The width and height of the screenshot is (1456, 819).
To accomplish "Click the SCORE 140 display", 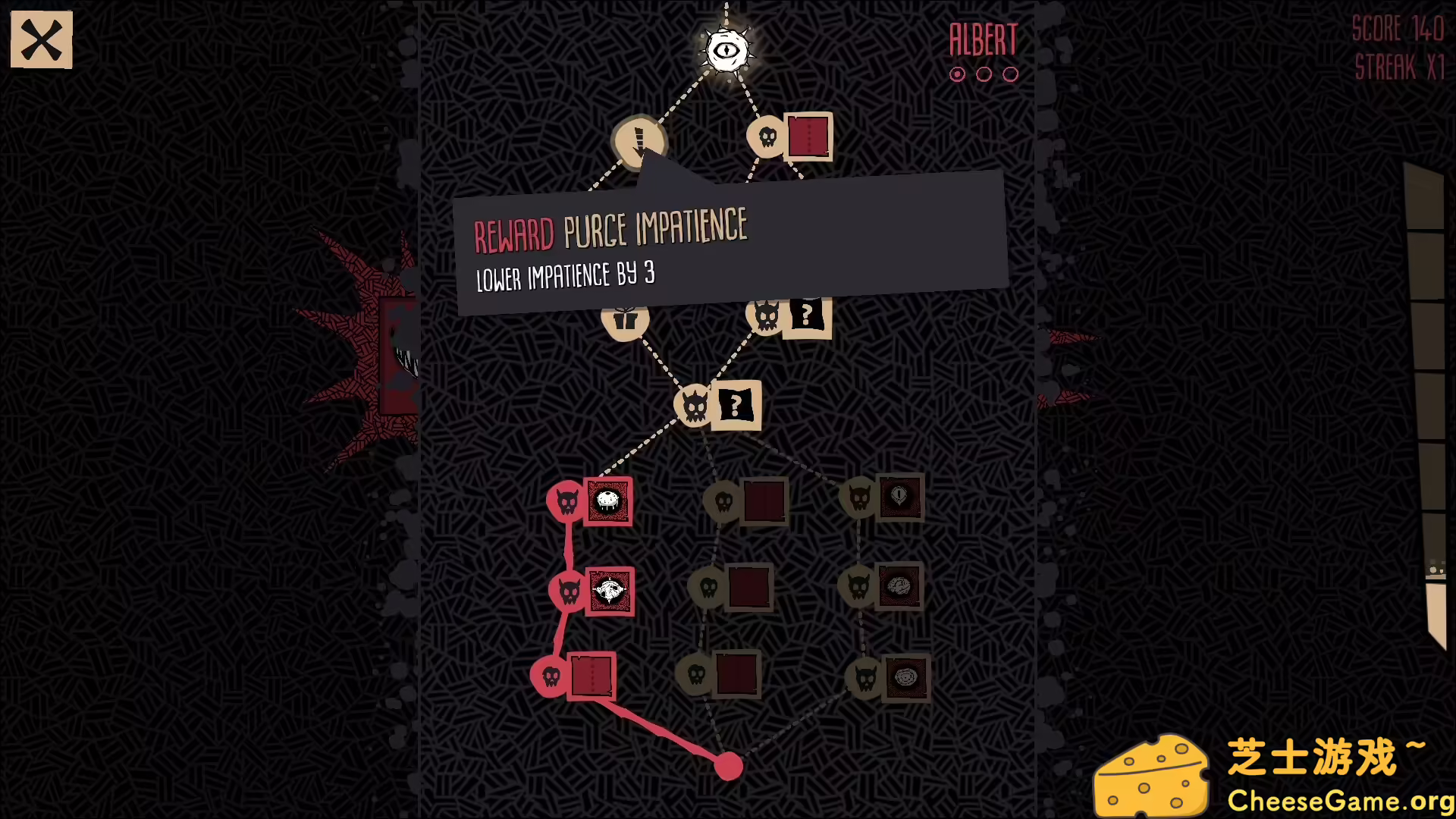I will tap(1398, 30).
